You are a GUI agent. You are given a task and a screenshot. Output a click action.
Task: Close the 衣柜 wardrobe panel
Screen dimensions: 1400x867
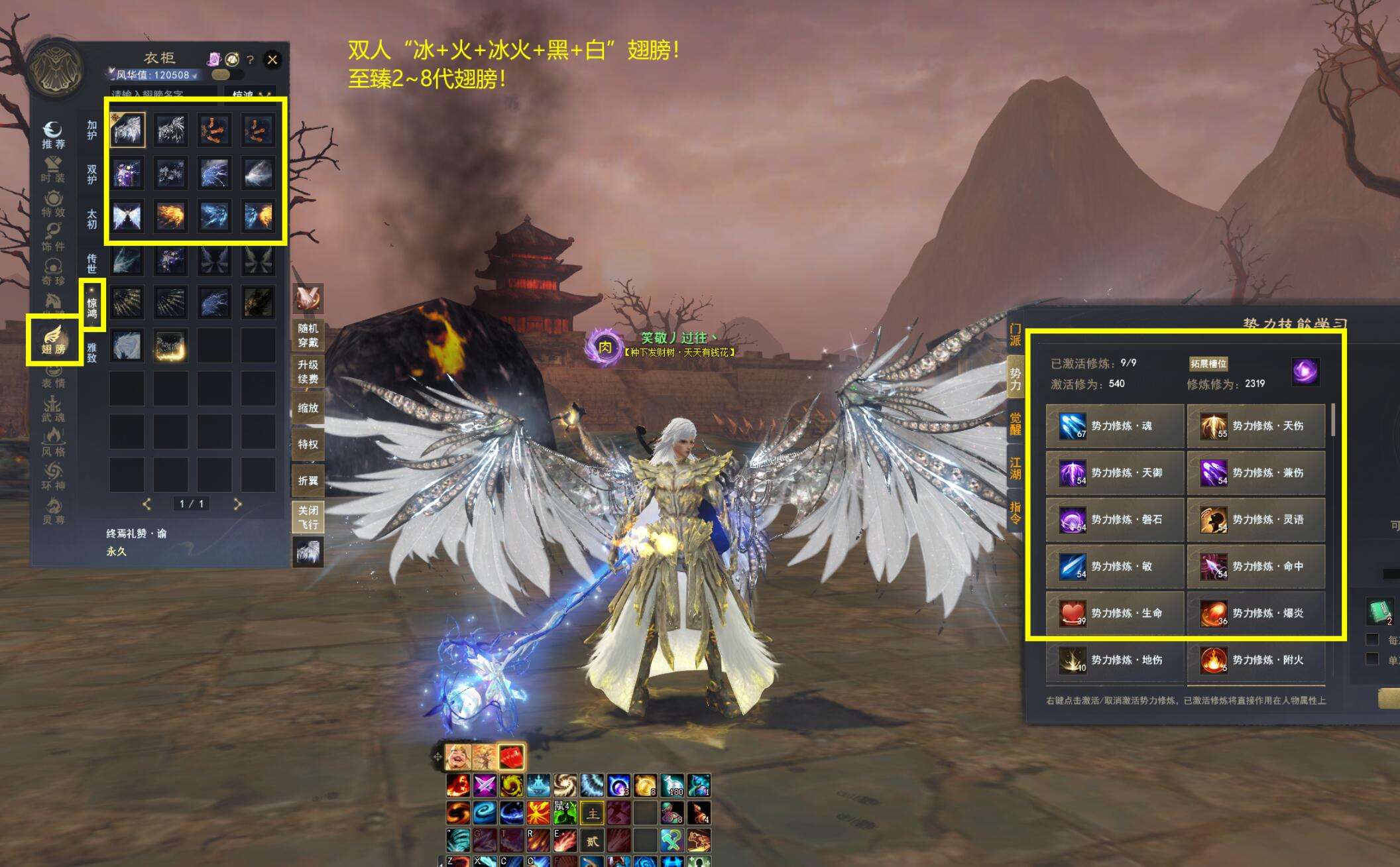click(x=272, y=60)
